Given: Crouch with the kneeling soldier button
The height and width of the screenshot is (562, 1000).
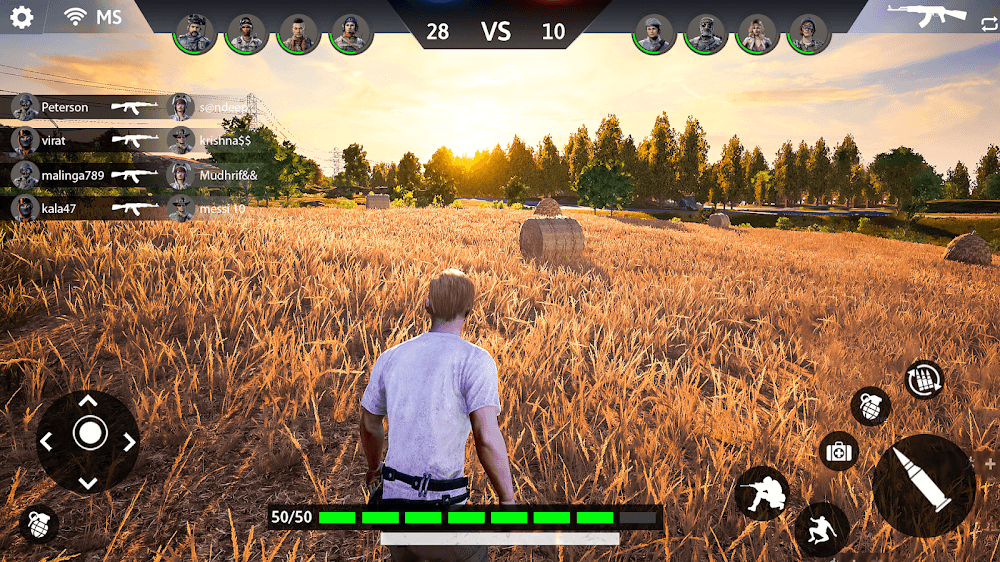Looking at the screenshot, I should 762,492.
